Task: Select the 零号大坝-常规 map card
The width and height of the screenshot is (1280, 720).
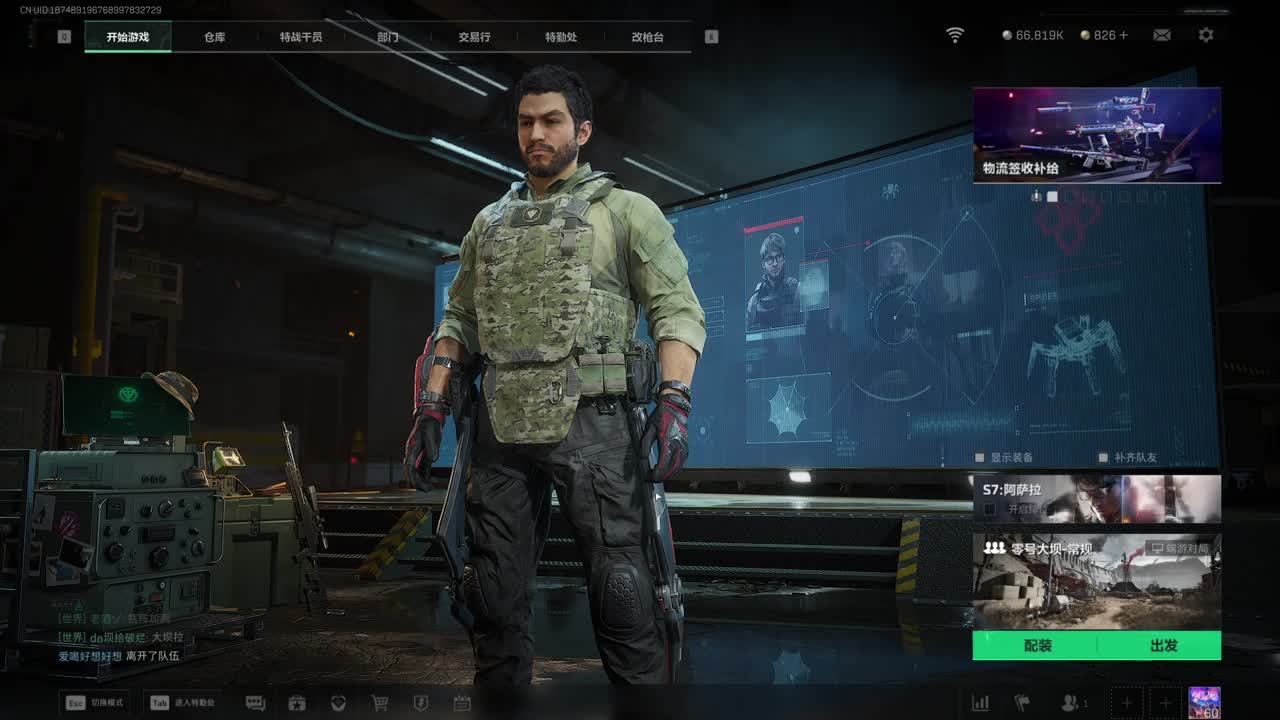Action: coord(1096,582)
